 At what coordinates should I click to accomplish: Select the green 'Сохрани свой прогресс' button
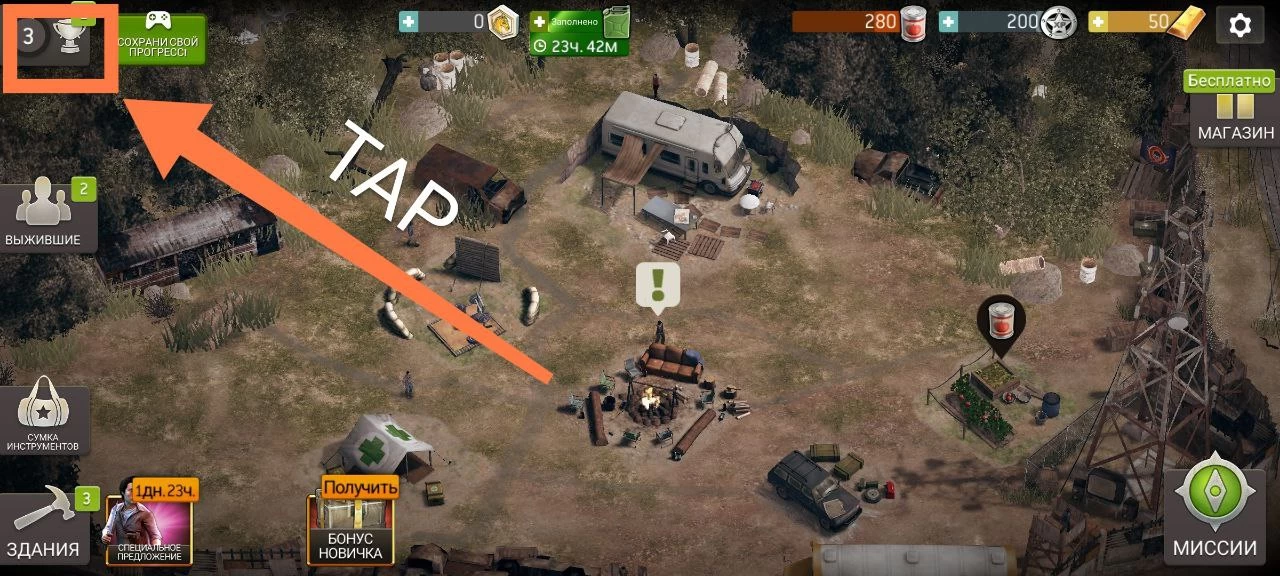[160, 40]
